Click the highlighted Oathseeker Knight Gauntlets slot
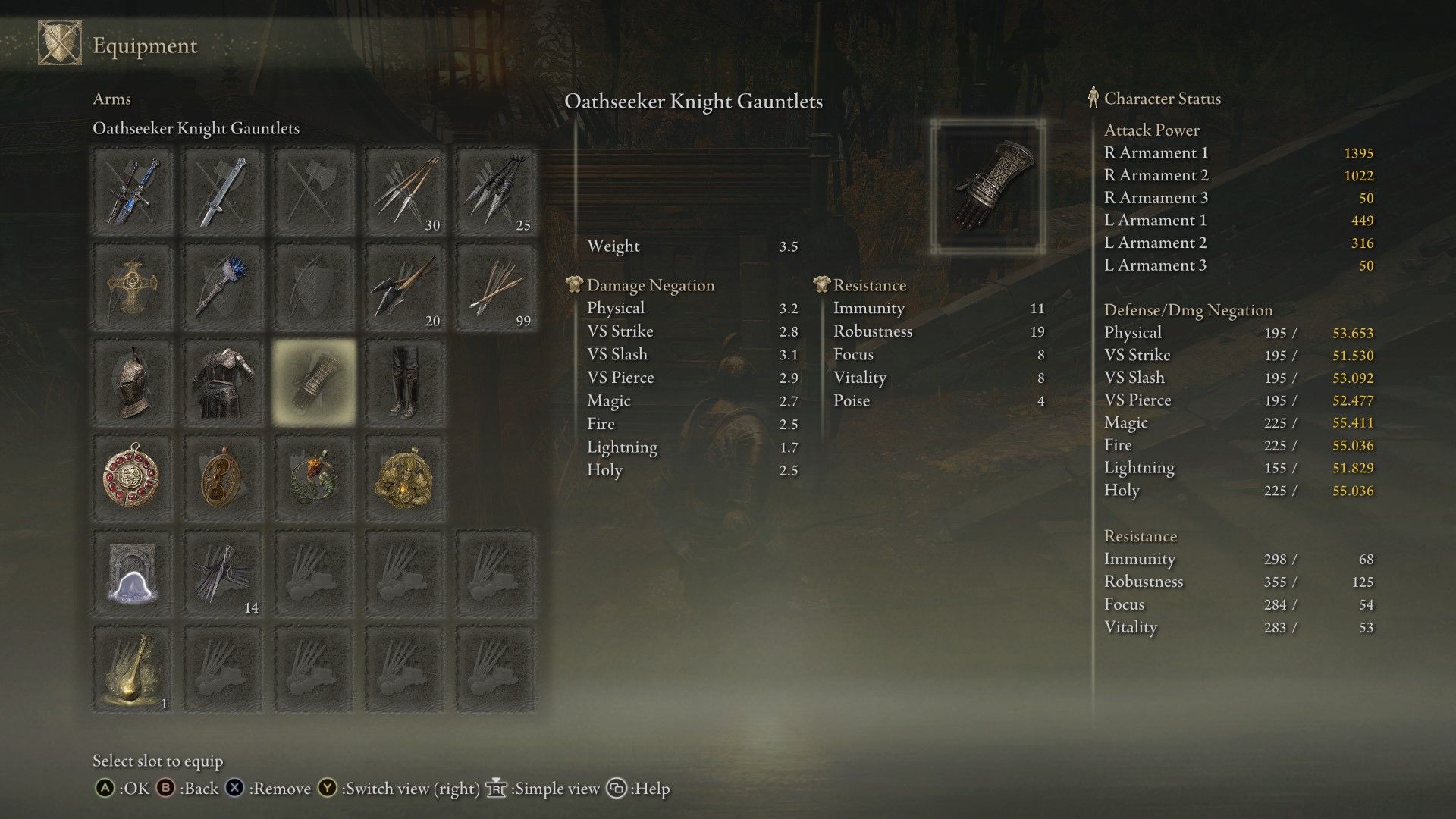This screenshot has width=1456, height=819. [x=315, y=383]
